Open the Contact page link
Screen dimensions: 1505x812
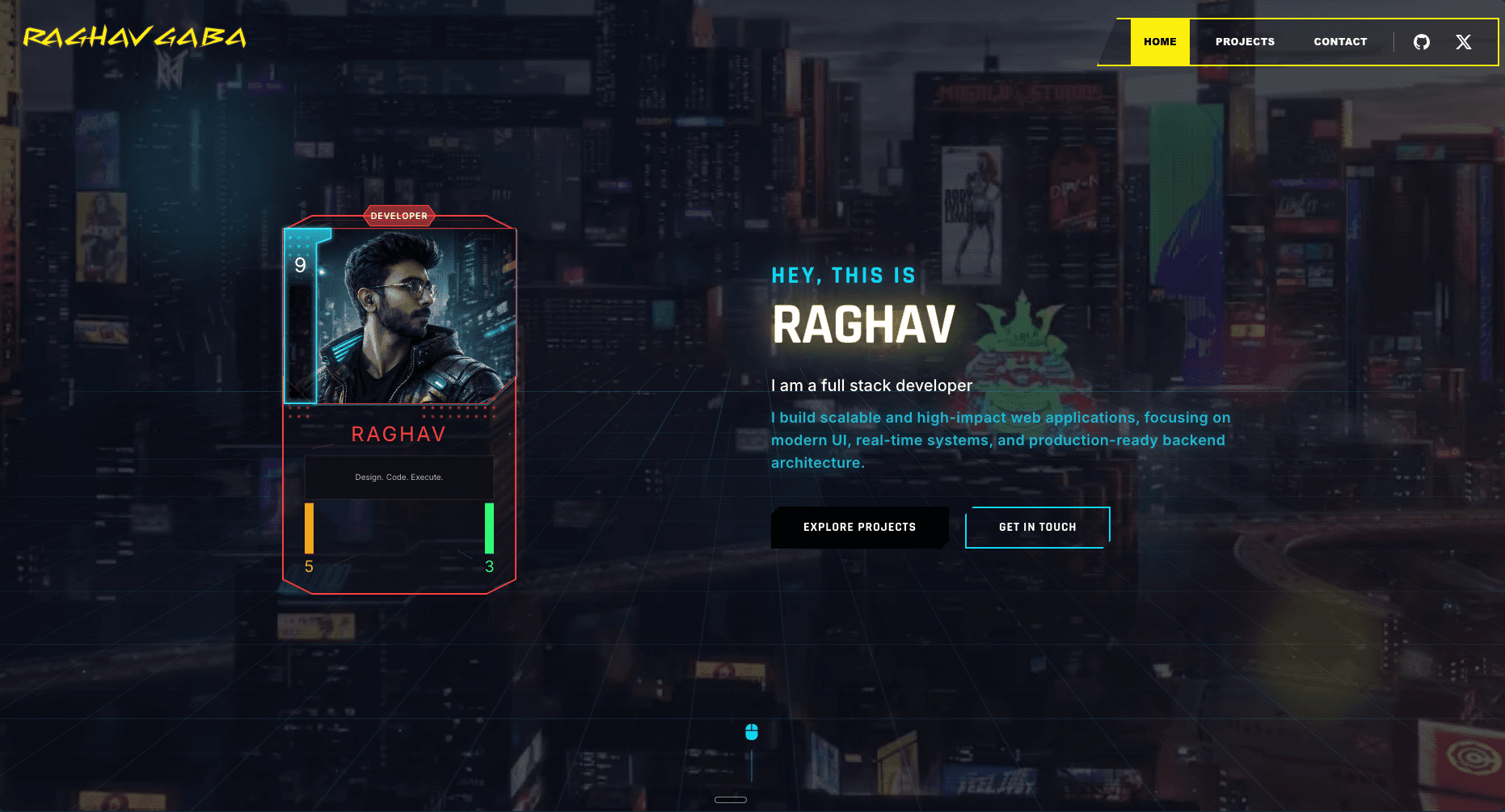pyautogui.click(x=1340, y=42)
